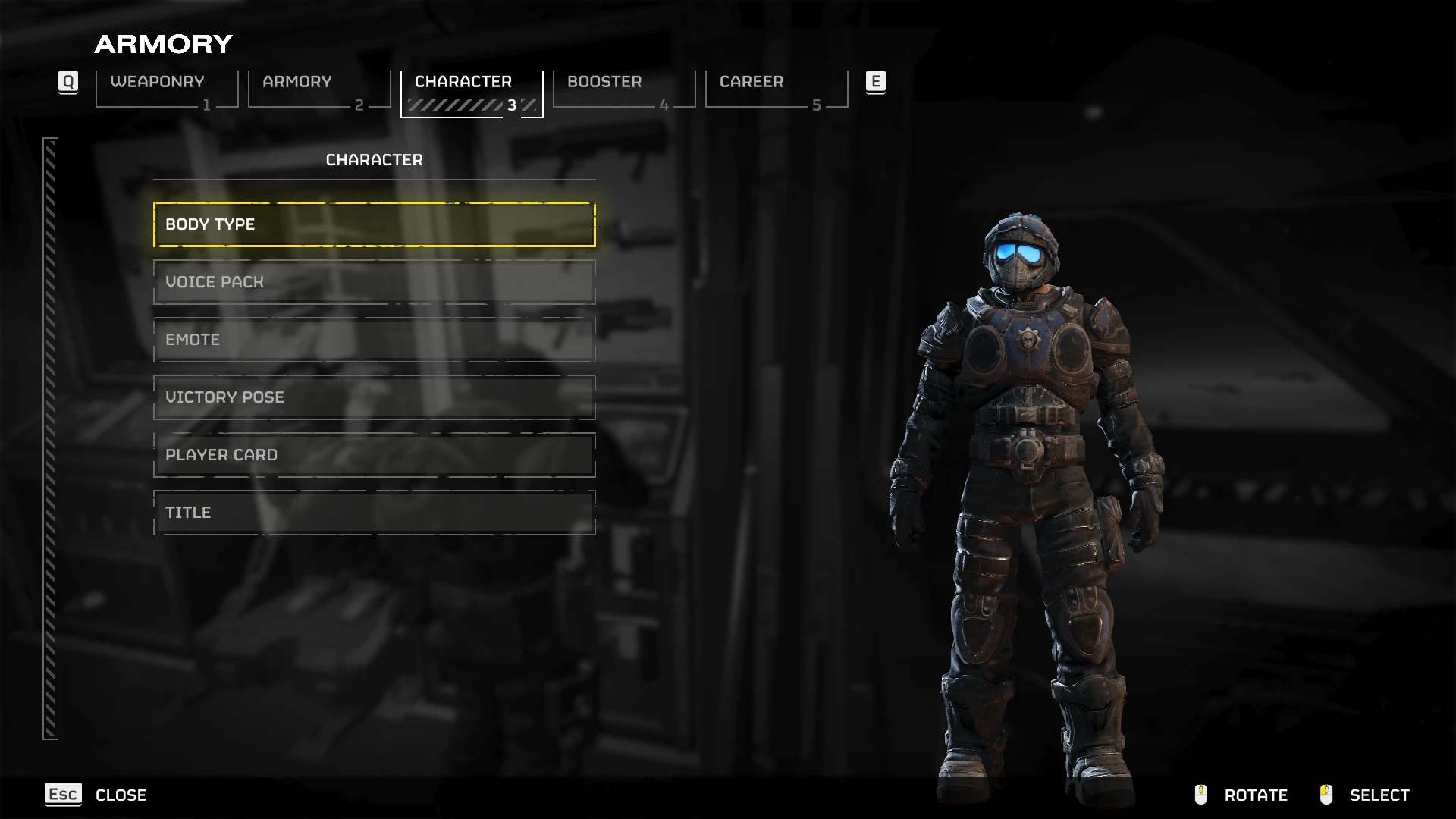
Task: Select the Victory Pose entry
Action: coord(374,397)
